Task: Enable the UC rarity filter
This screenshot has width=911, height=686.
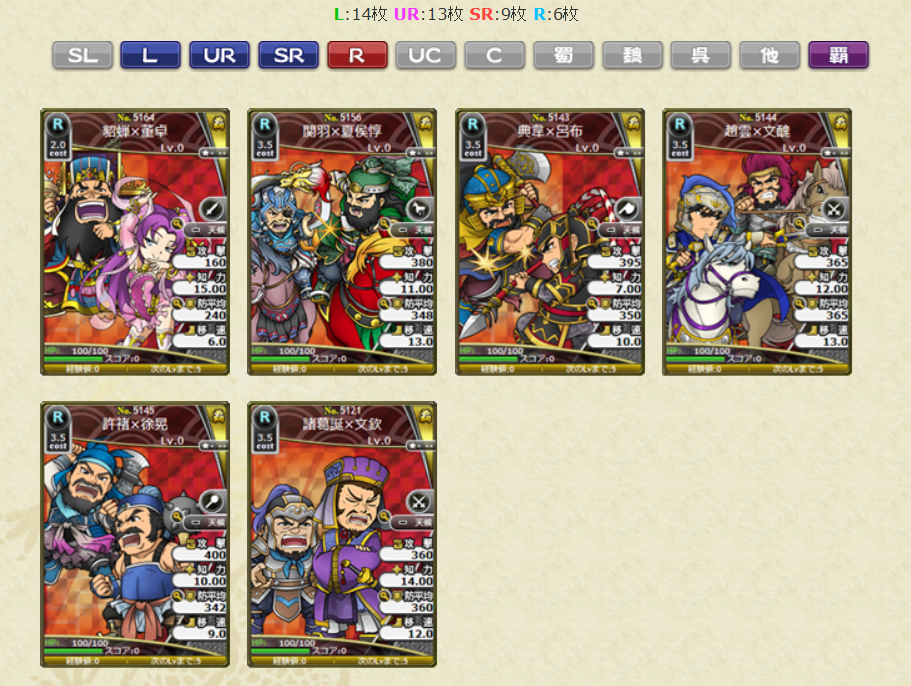Action: point(426,55)
